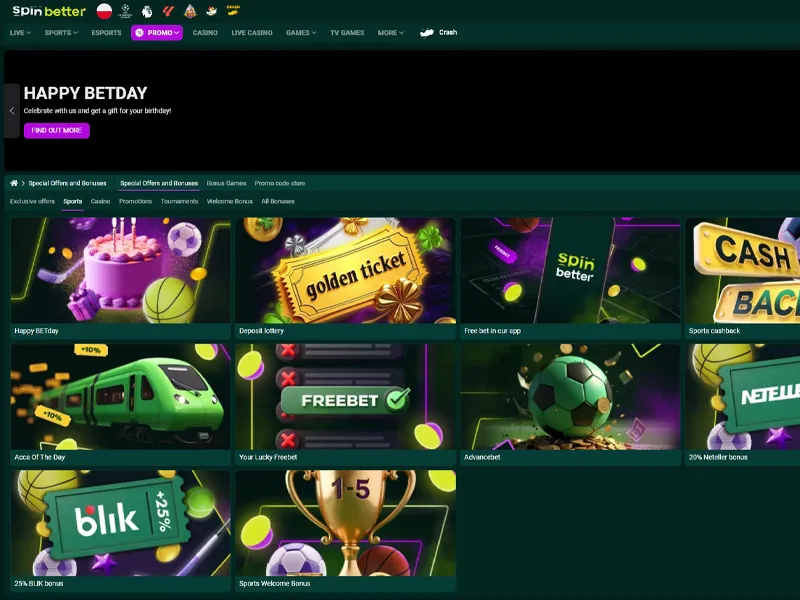The image size is (800, 600).
Task: Switch to the Bonus Games tab
Action: click(226, 184)
